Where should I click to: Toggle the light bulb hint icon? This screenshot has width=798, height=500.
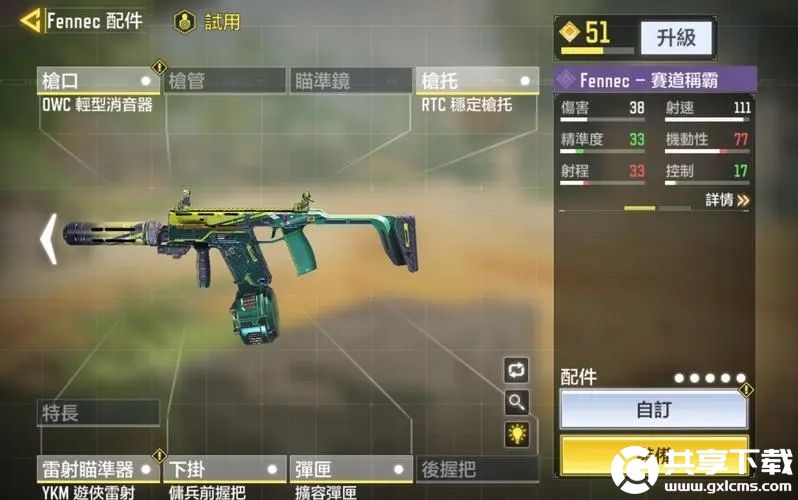tap(516, 434)
